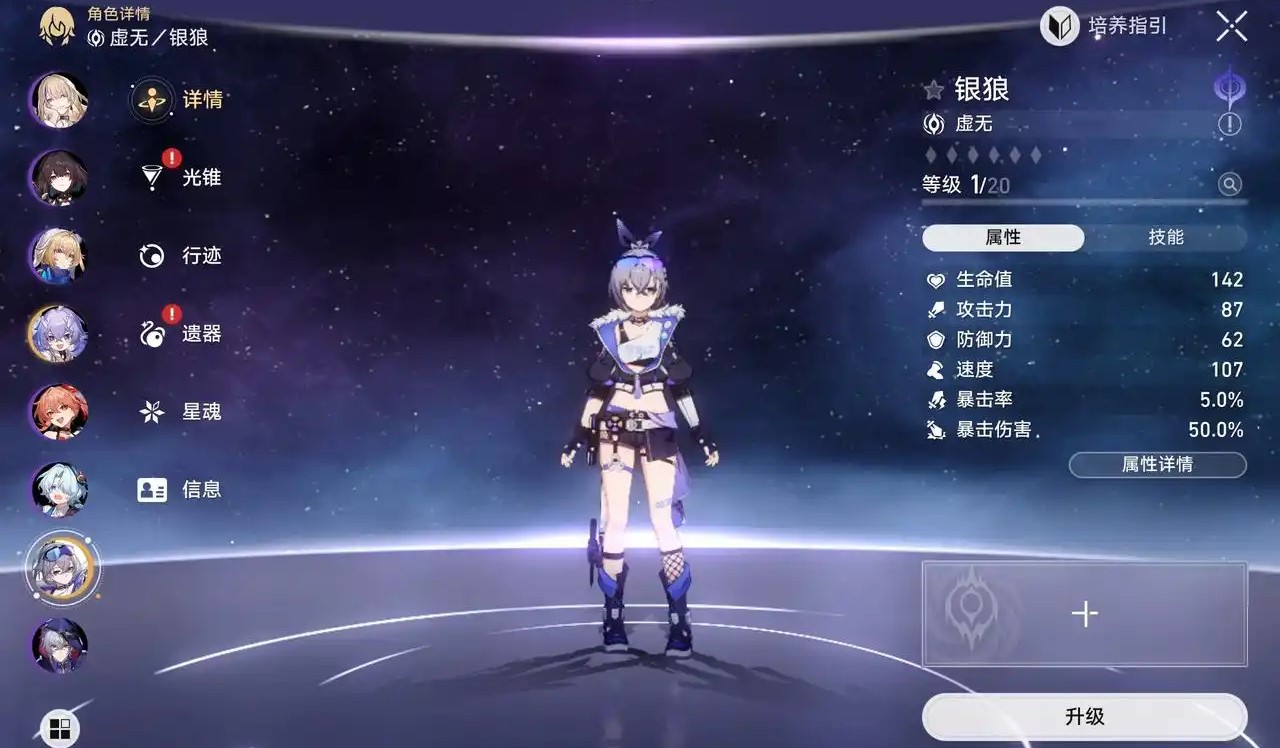Select the 光锥 (Light Cone) funnel icon
Image resolution: width=1280 pixels, height=748 pixels.
(x=150, y=177)
